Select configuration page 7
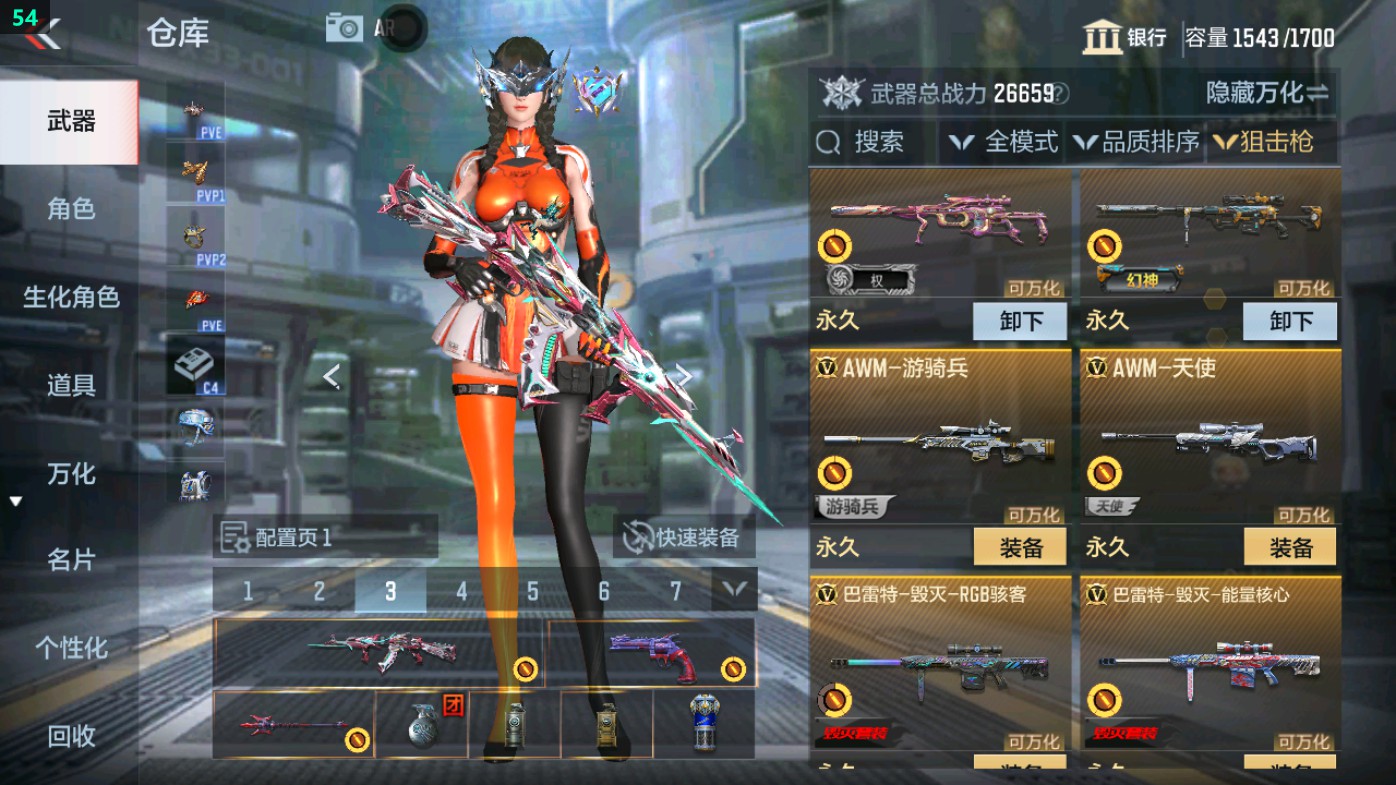The image size is (1396, 785). point(677,590)
